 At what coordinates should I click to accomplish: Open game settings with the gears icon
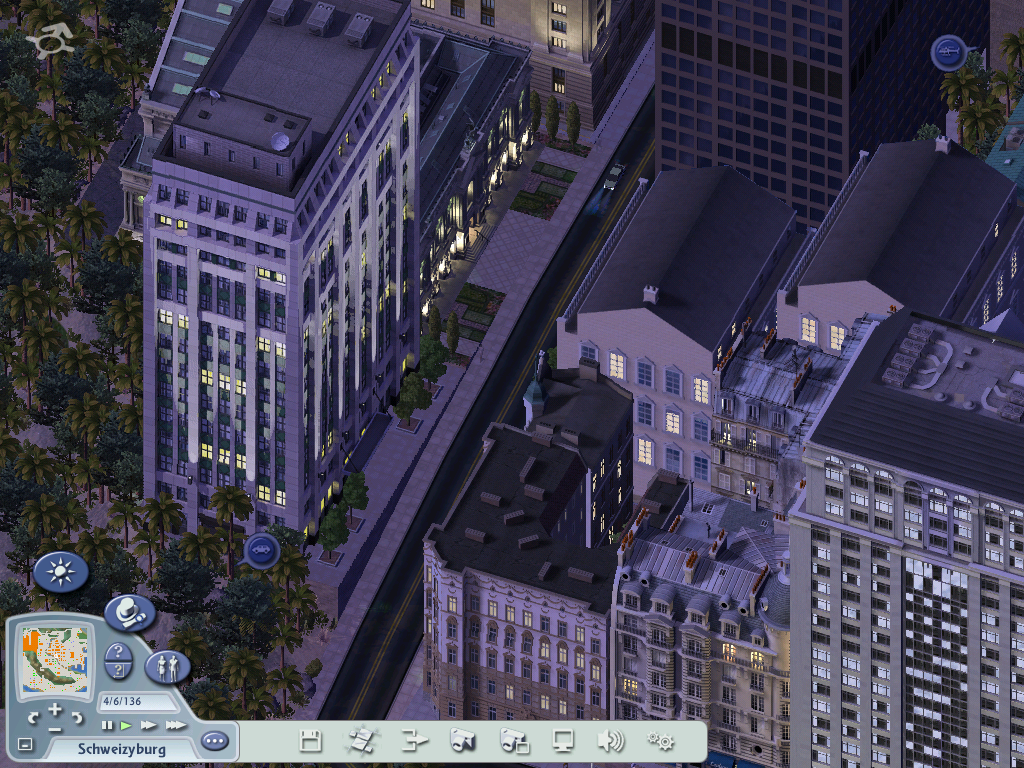tap(660, 741)
